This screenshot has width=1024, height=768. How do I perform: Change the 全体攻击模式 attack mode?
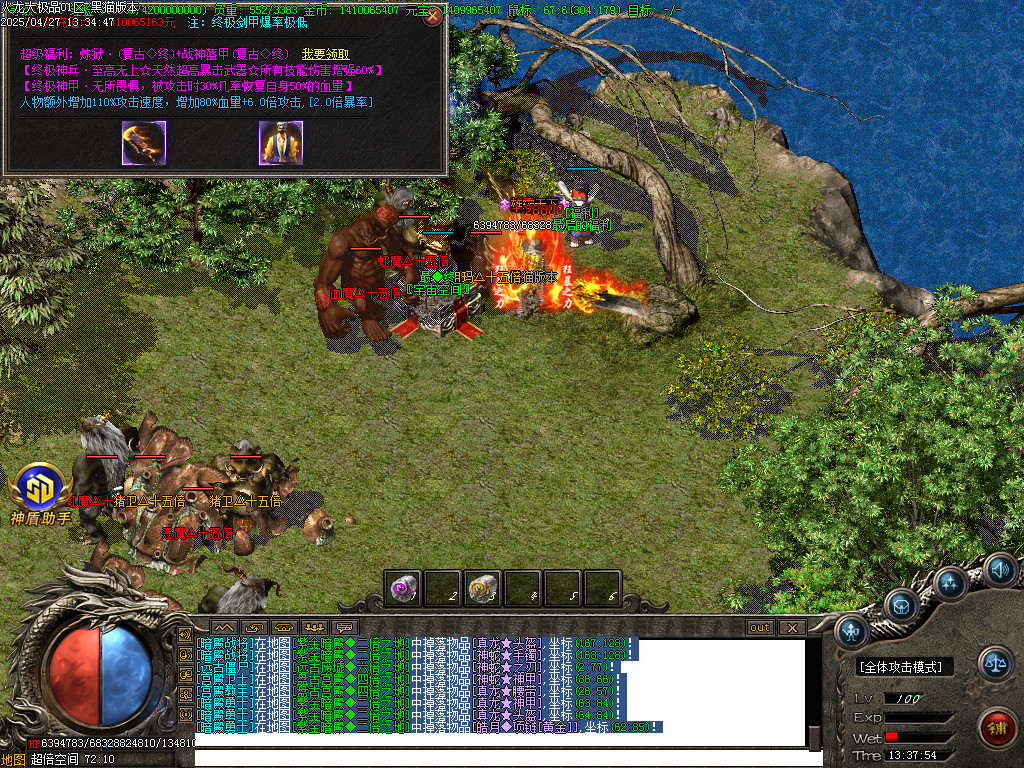click(906, 667)
